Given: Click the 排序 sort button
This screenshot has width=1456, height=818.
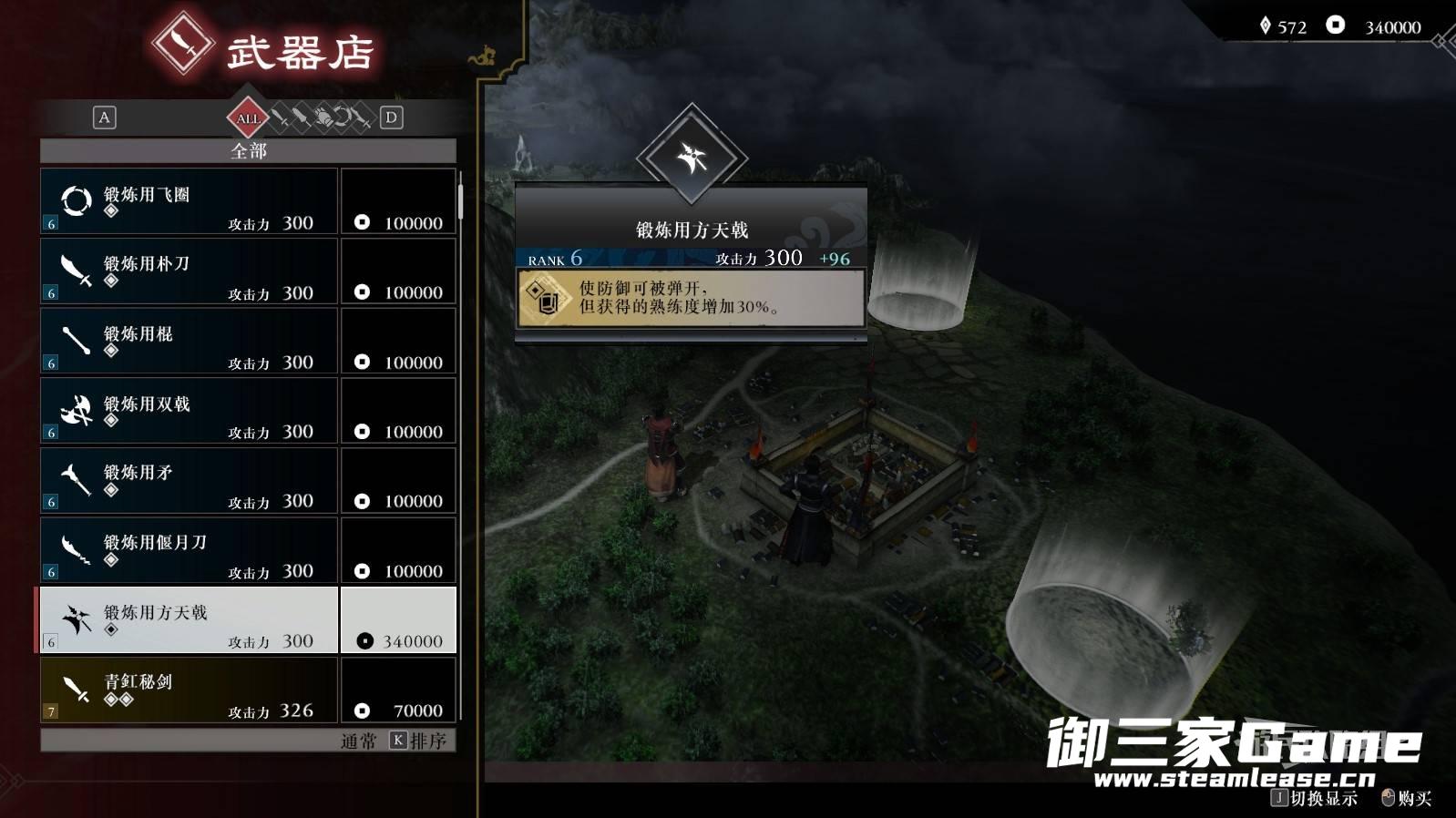Looking at the screenshot, I should point(419,741).
